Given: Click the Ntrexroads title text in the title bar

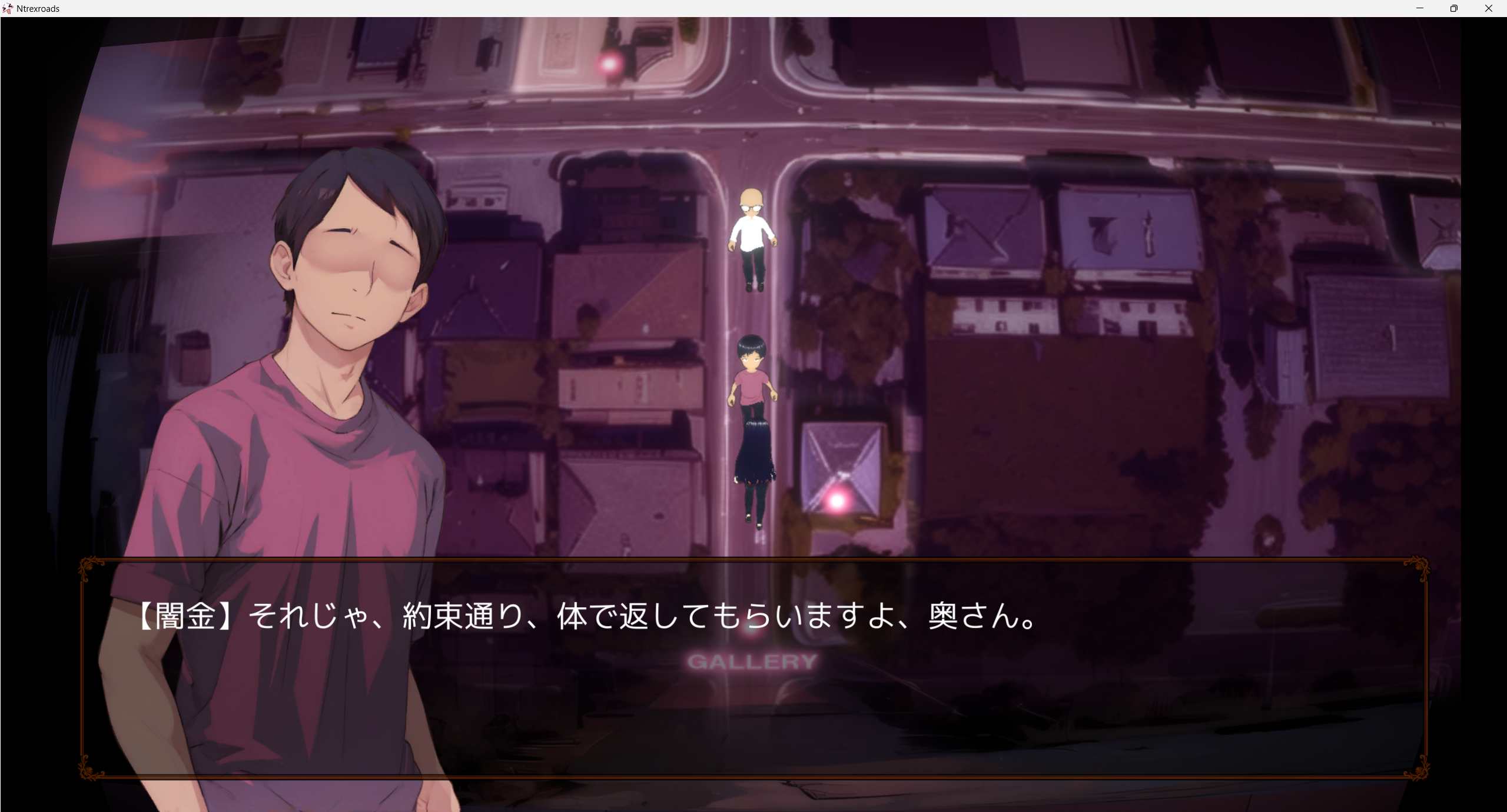Looking at the screenshot, I should [x=38, y=8].
